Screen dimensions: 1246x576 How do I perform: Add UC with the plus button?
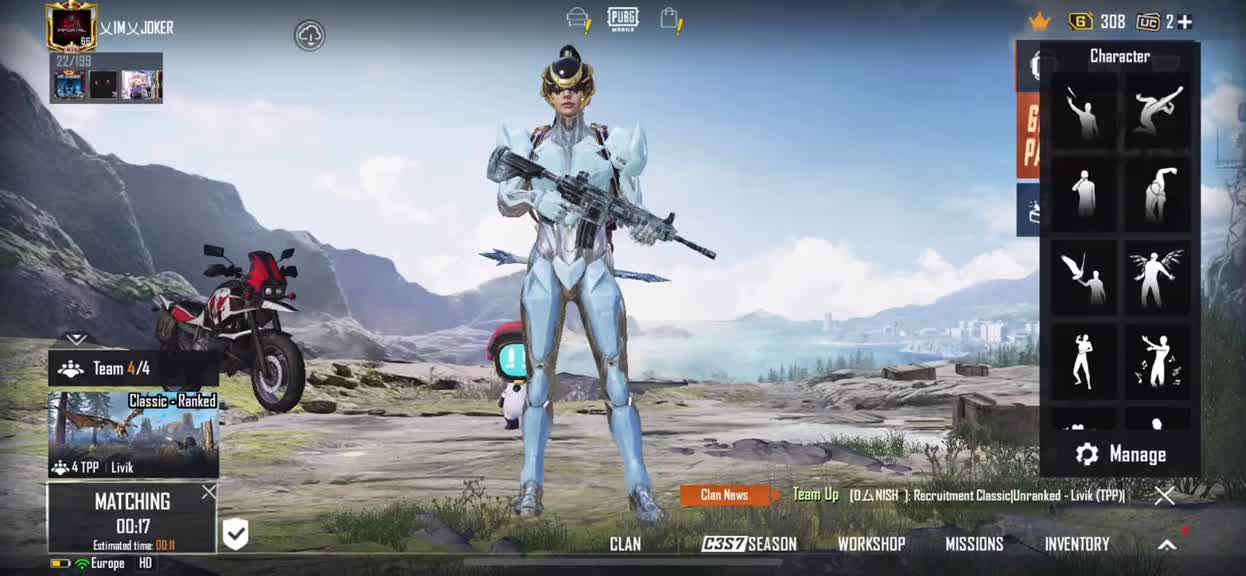click(1185, 22)
